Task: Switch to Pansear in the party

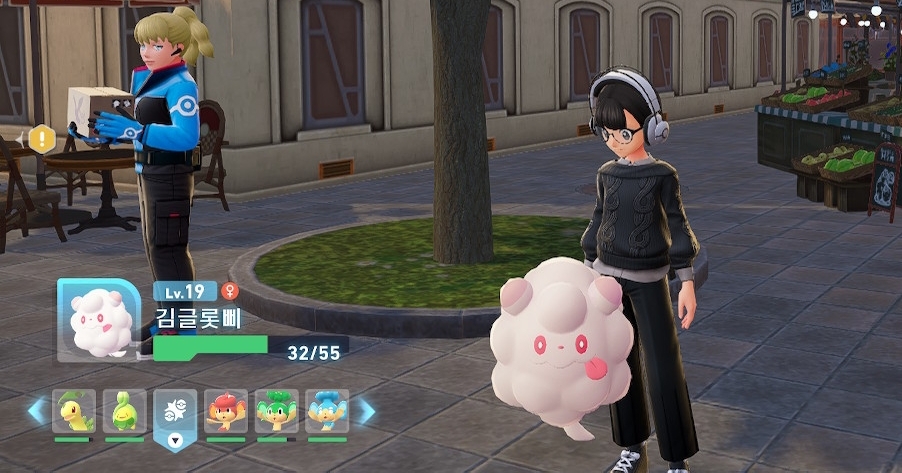Action: tap(226, 411)
